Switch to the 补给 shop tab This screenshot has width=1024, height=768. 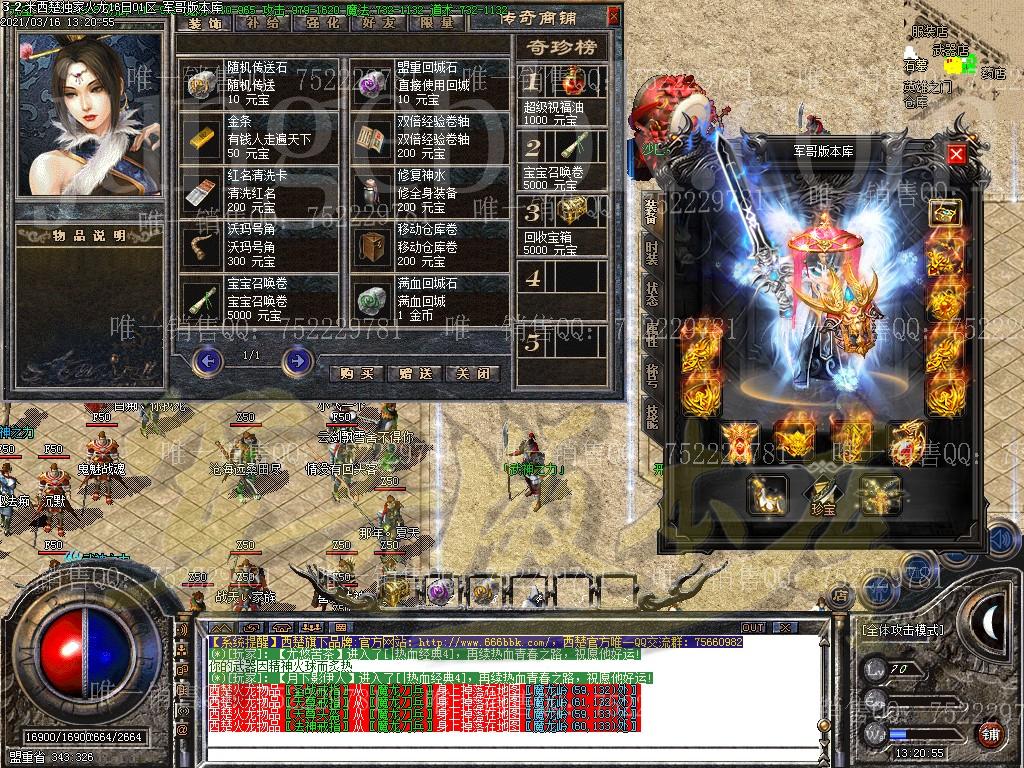(x=262, y=21)
